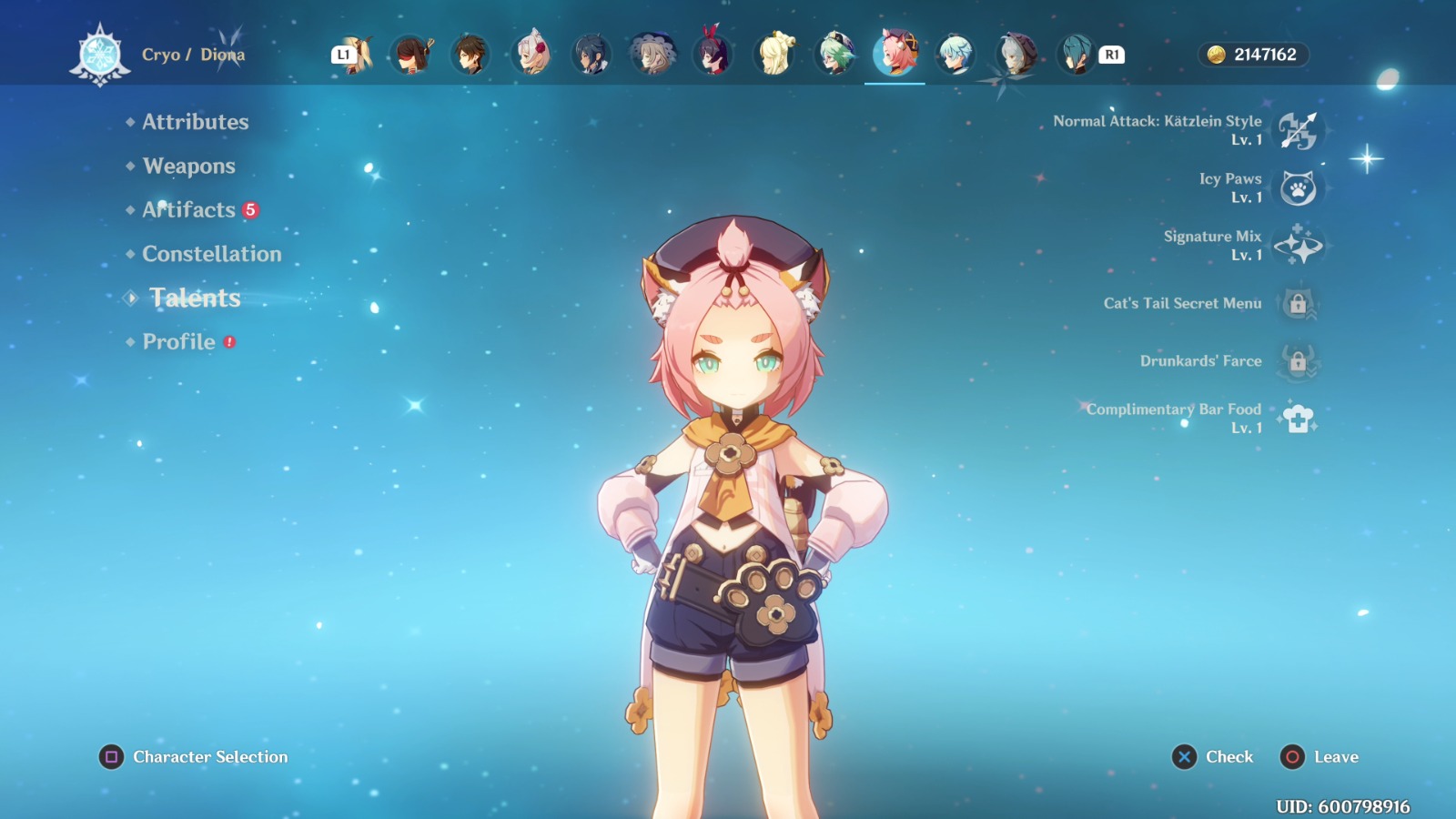Open the Signature Mix talent

[1298, 246]
